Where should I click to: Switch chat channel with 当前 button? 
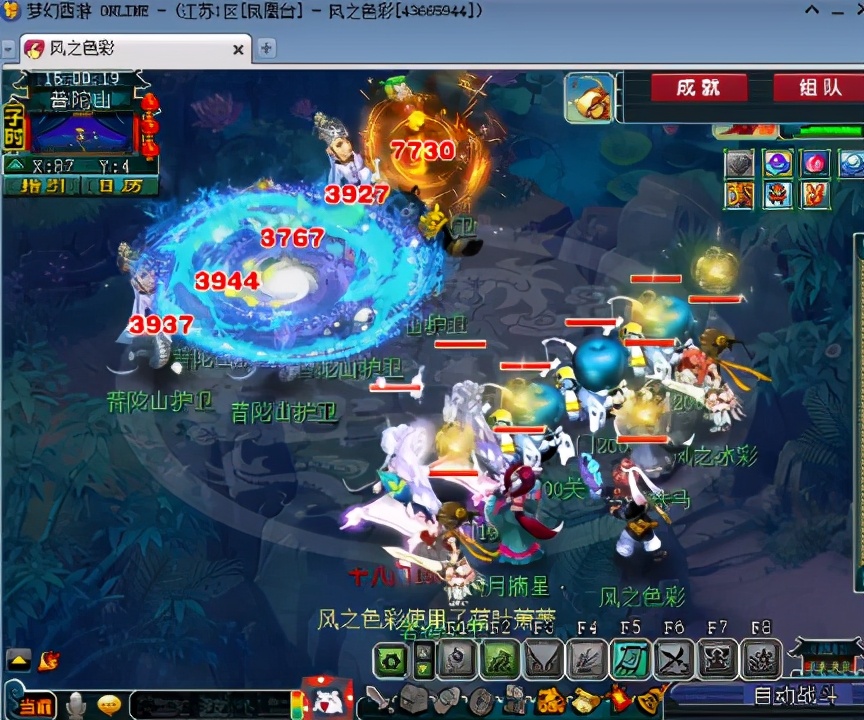click(36, 705)
